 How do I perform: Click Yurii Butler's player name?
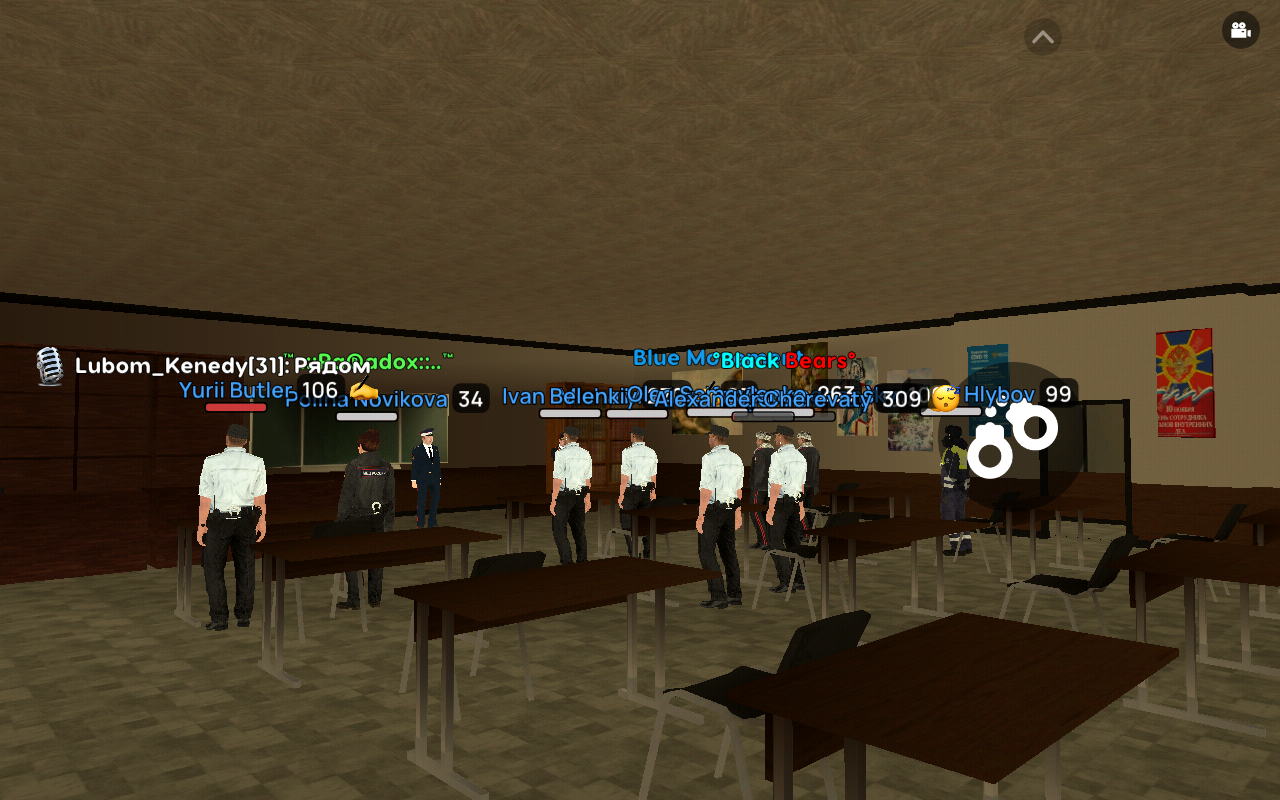tap(232, 390)
